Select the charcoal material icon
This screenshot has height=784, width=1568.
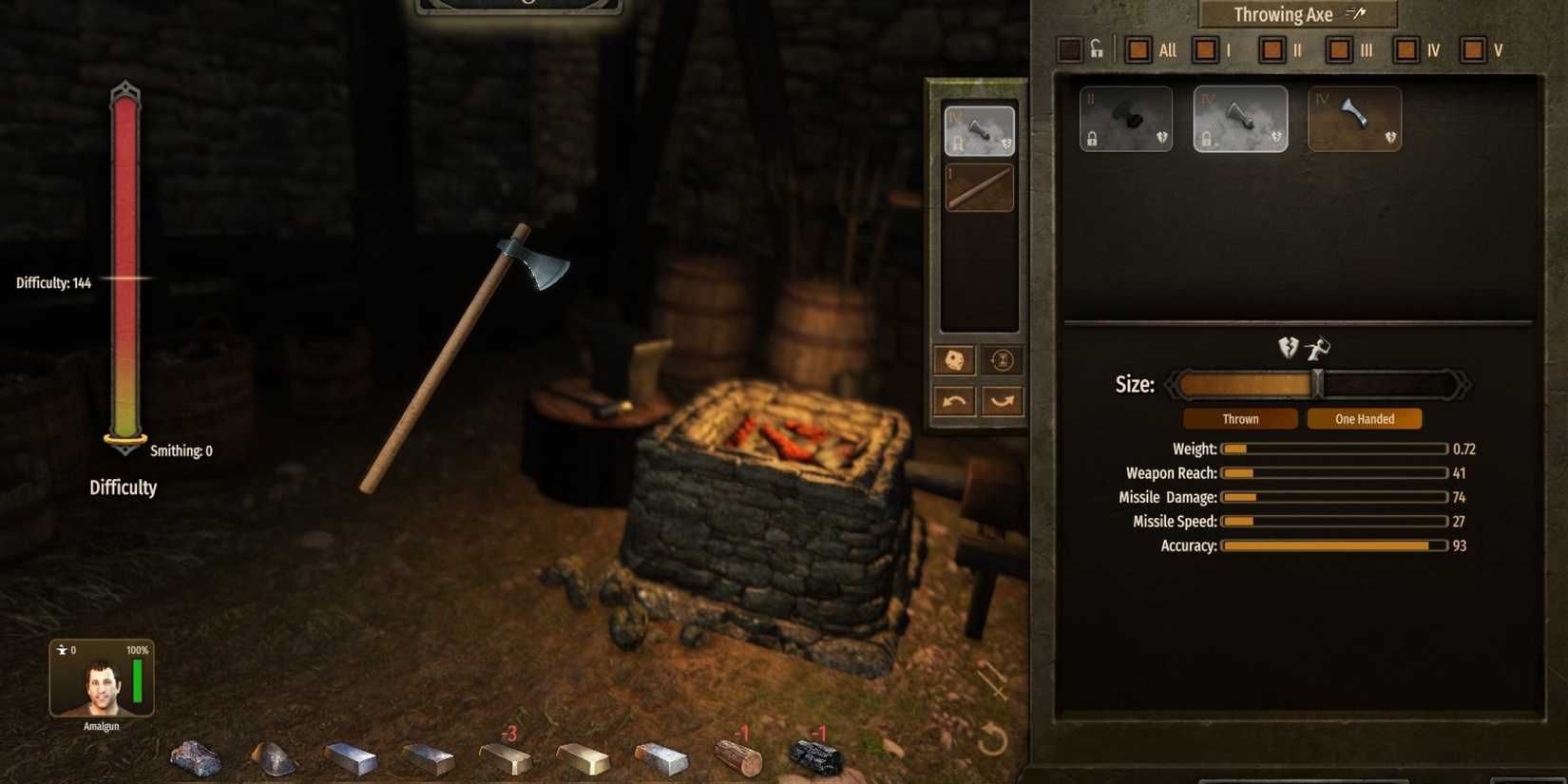click(x=817, y=757)
